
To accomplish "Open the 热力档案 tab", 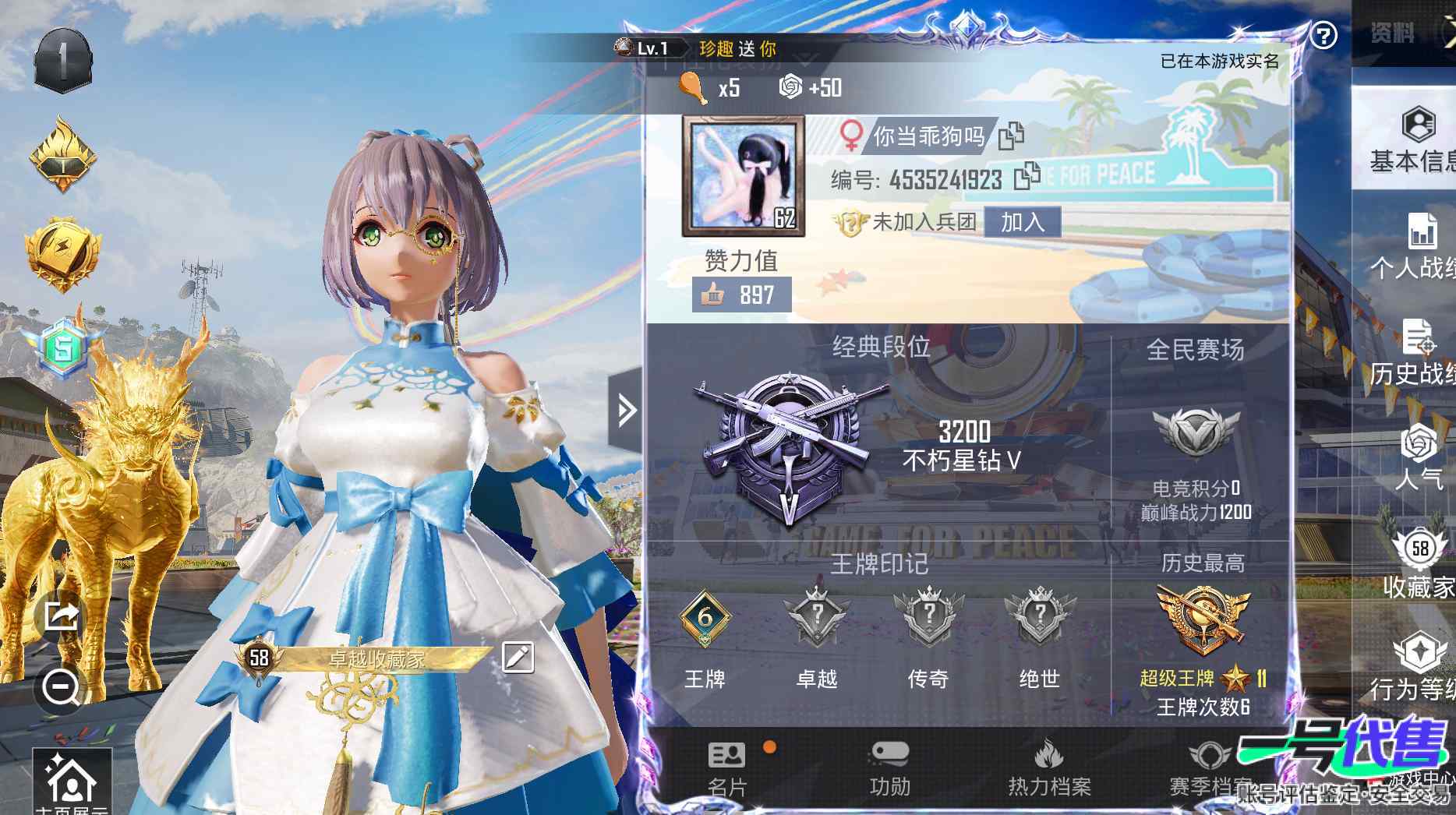I will (1048, 767).
